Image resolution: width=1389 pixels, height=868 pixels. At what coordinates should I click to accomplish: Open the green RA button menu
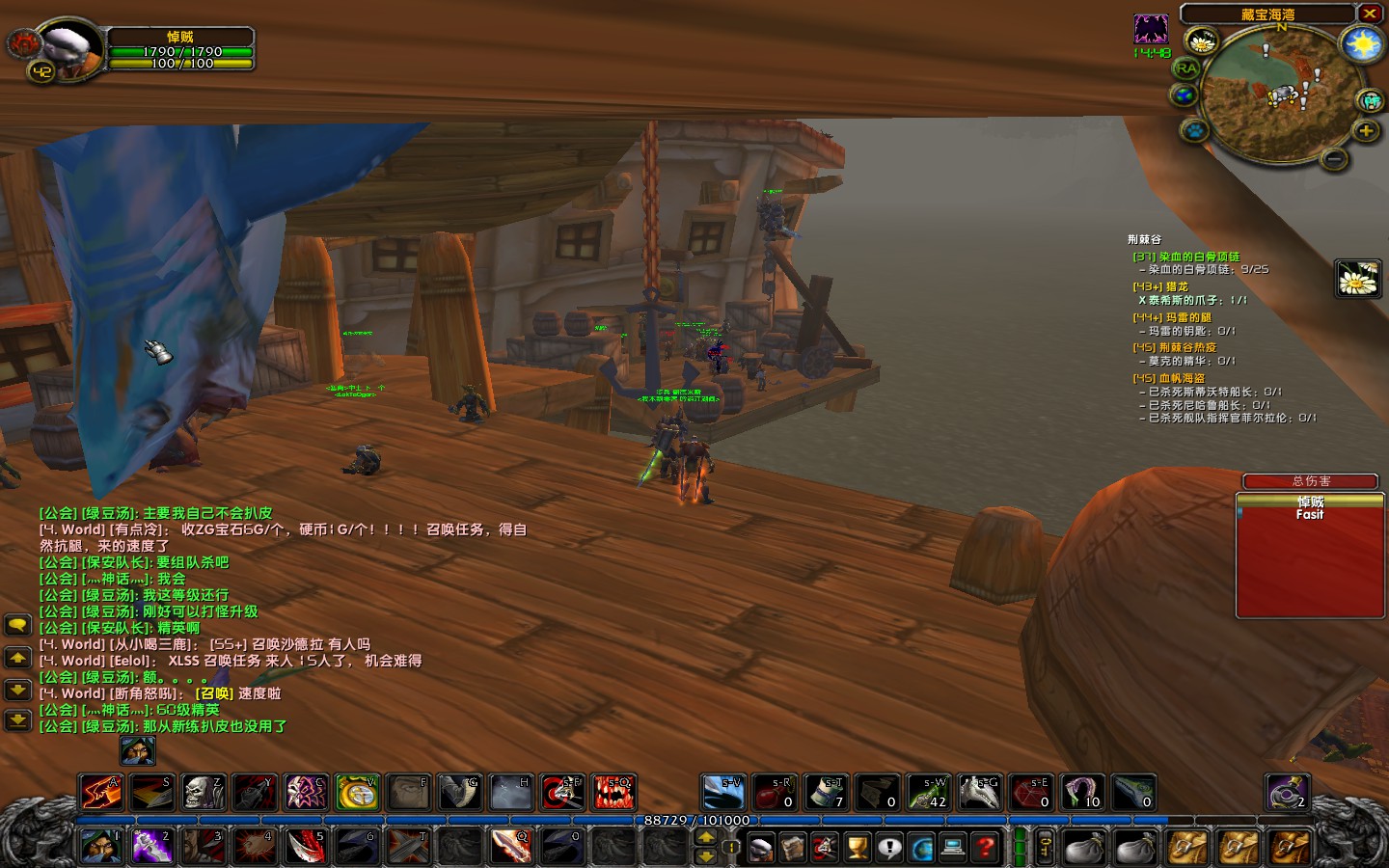pos(1187,68)
